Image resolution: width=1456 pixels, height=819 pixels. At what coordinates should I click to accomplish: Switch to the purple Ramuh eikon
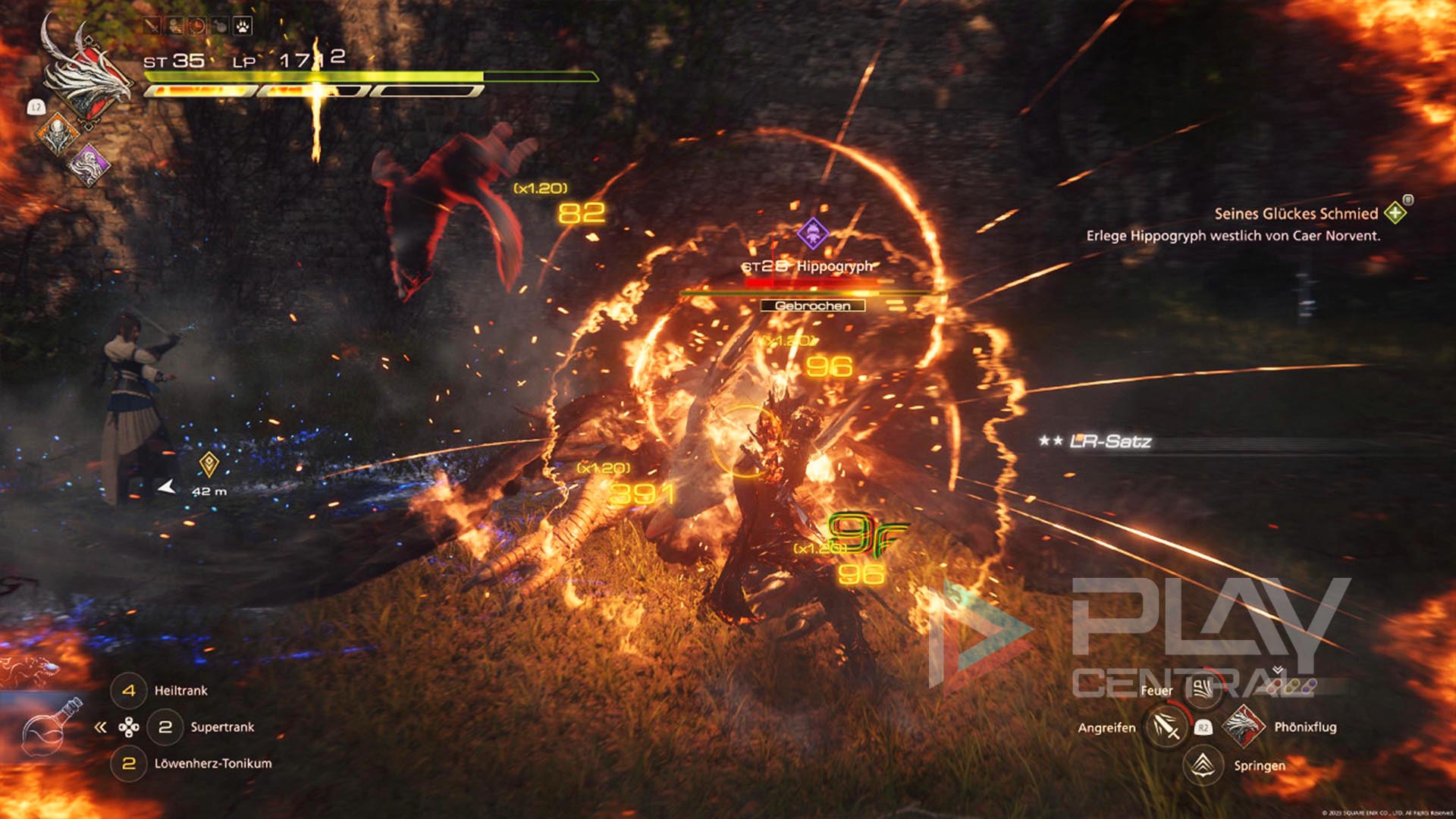pyautogui.click(x=89, y=165)
